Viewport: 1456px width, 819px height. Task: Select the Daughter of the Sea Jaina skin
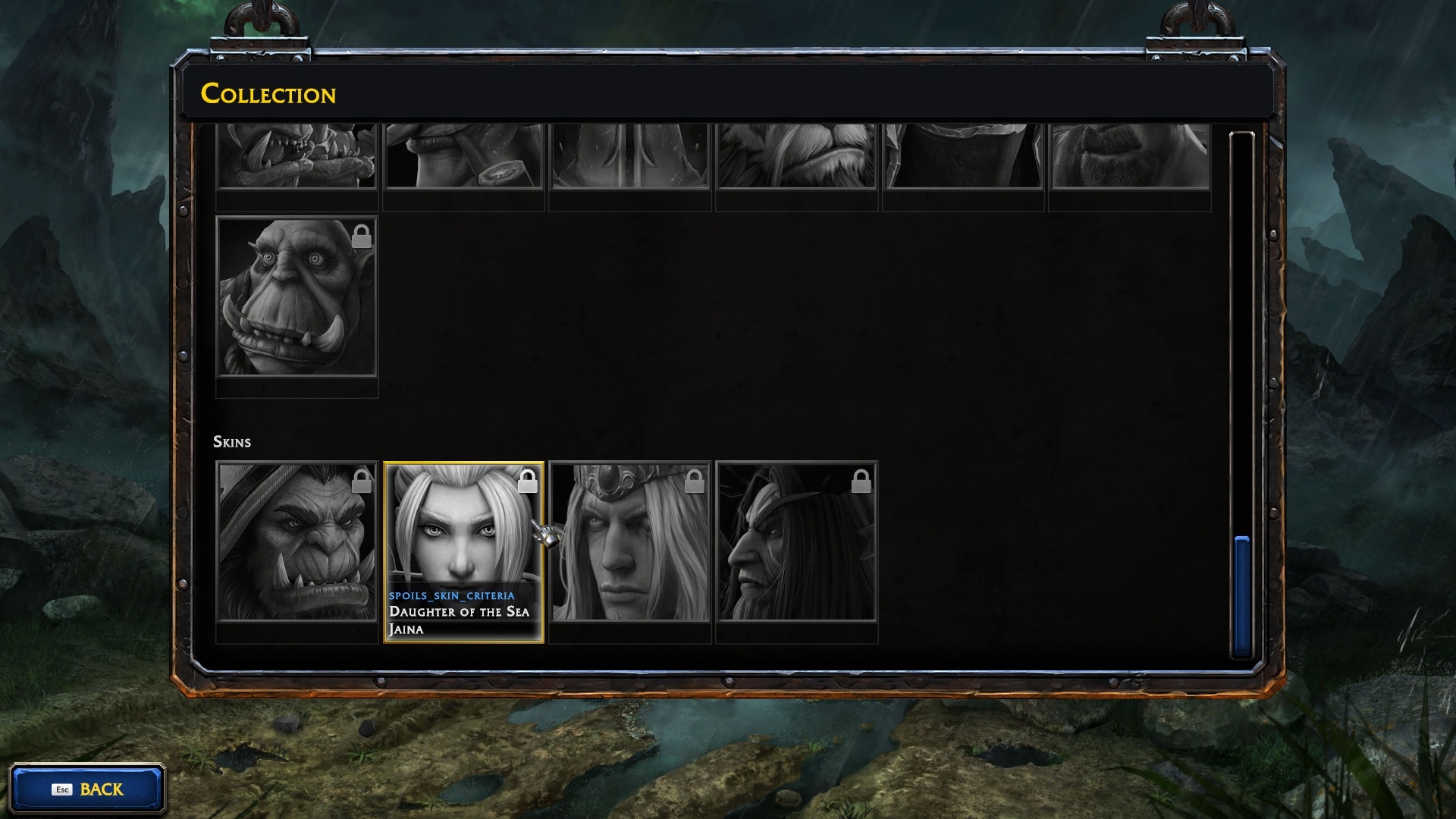[x=463, y=531]
